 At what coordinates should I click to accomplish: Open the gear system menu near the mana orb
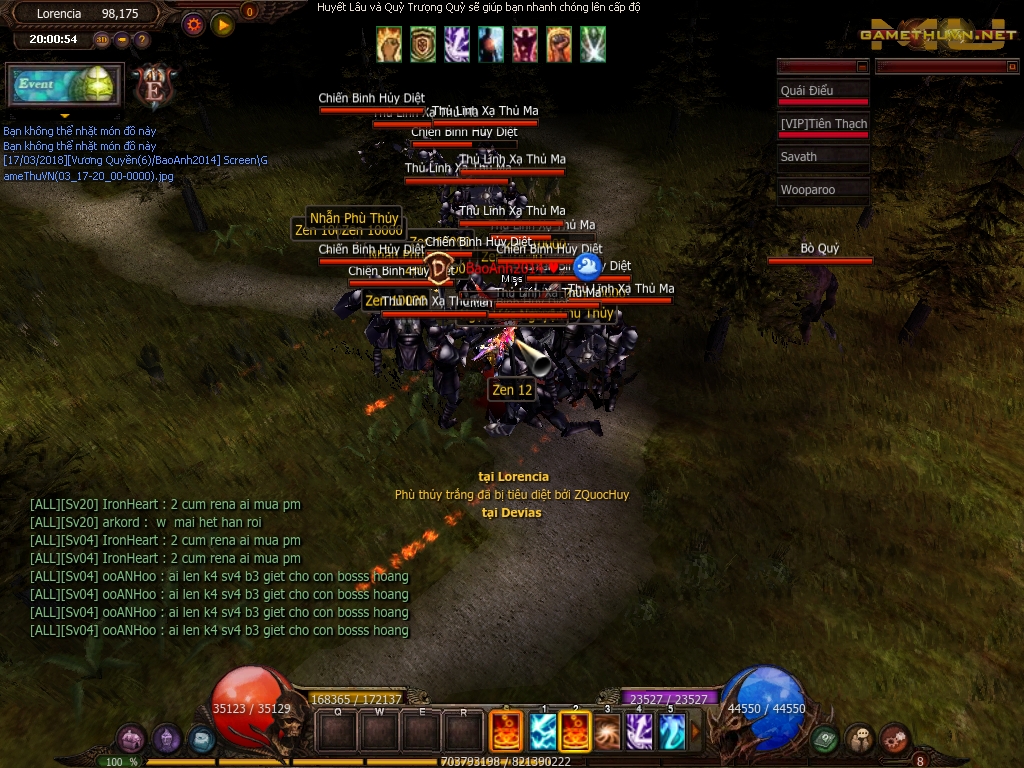pos(893,739)
